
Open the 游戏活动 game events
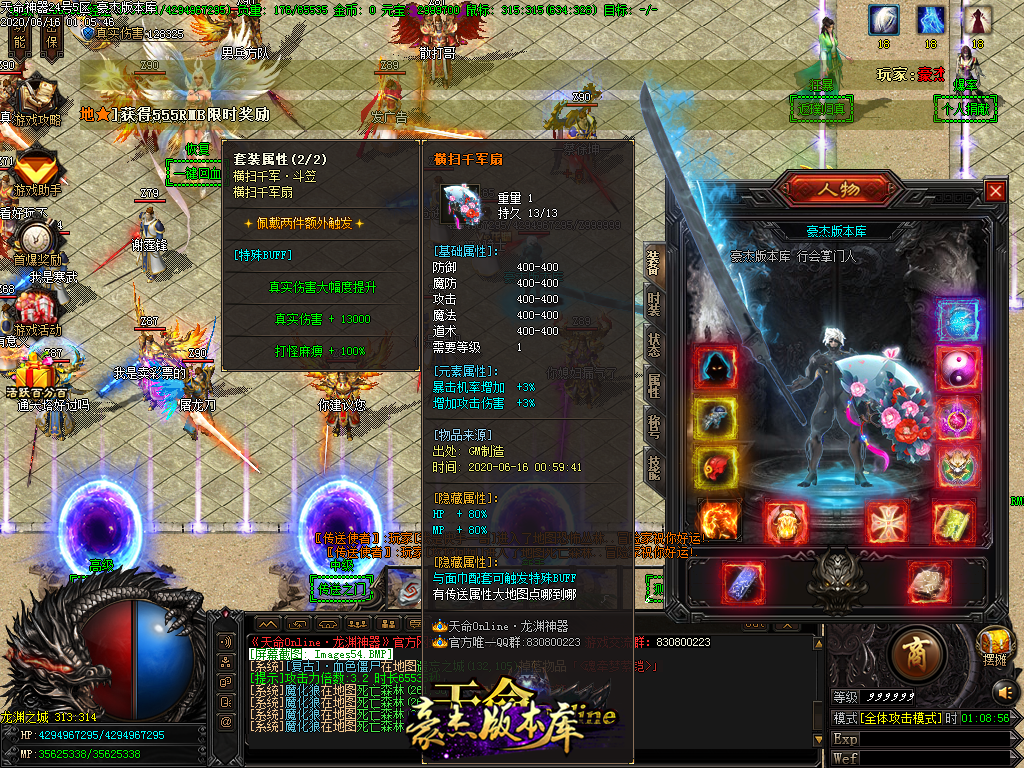coord(36,310)
